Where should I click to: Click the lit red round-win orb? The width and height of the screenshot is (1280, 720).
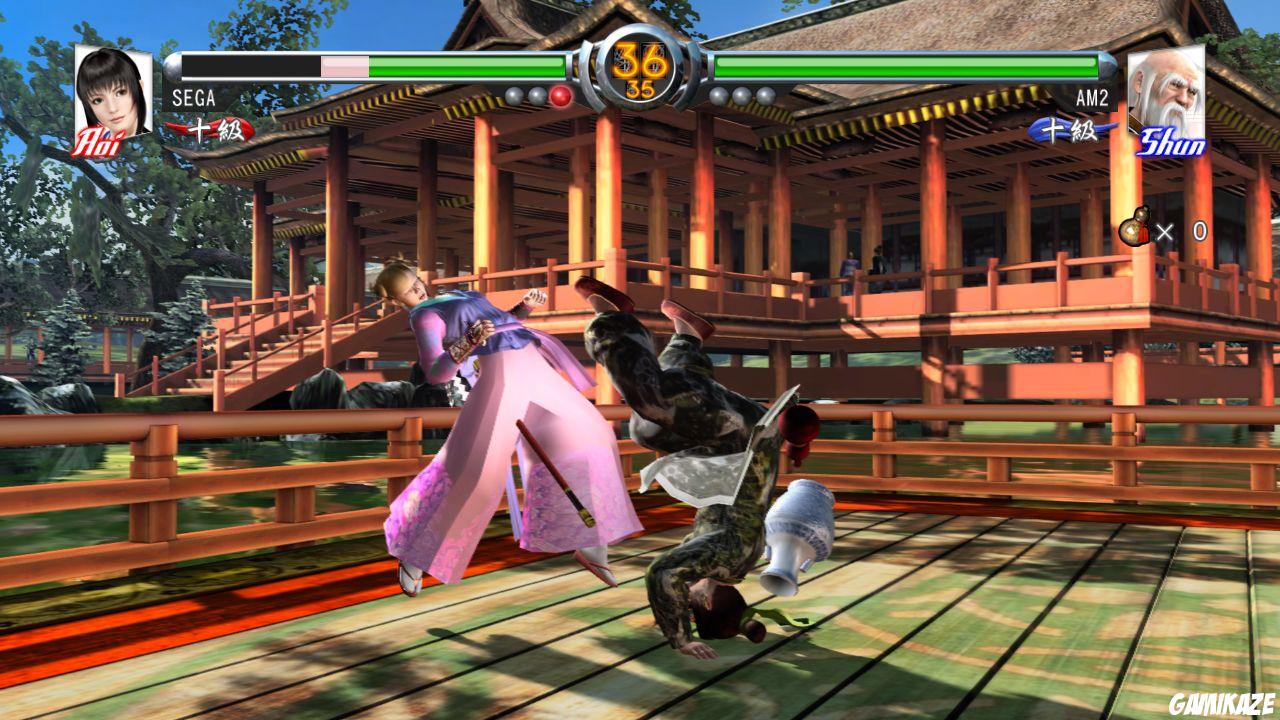(559, 96)
